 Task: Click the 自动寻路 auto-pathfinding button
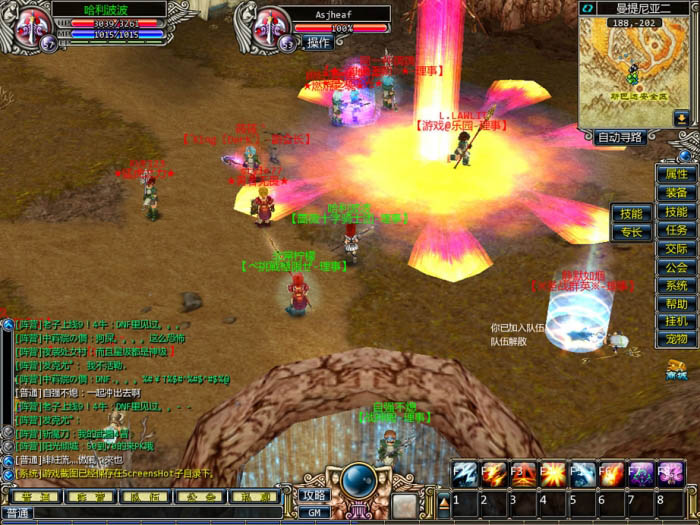(x=621, y=138)
